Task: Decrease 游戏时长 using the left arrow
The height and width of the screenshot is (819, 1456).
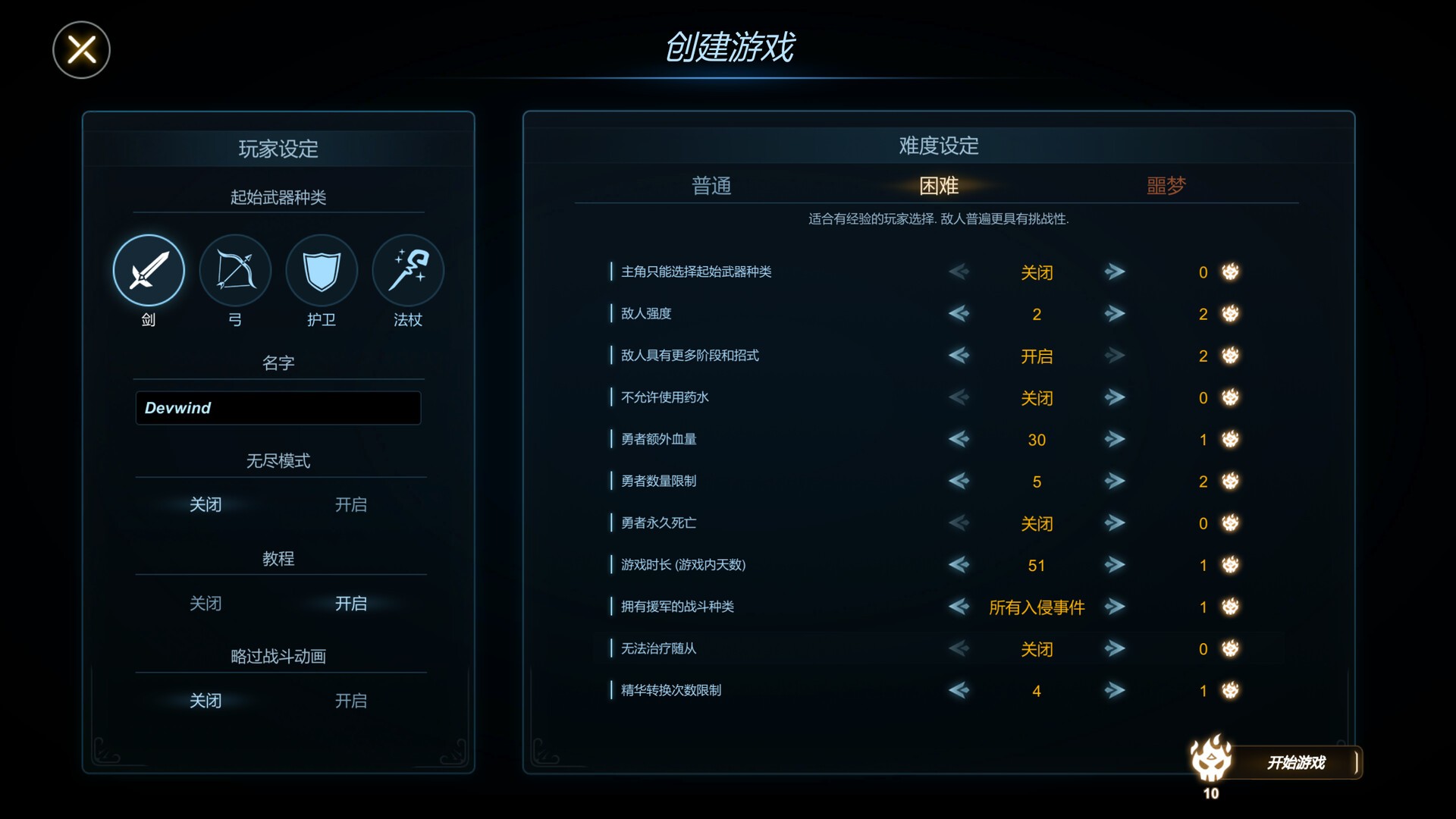Action: 959,565
